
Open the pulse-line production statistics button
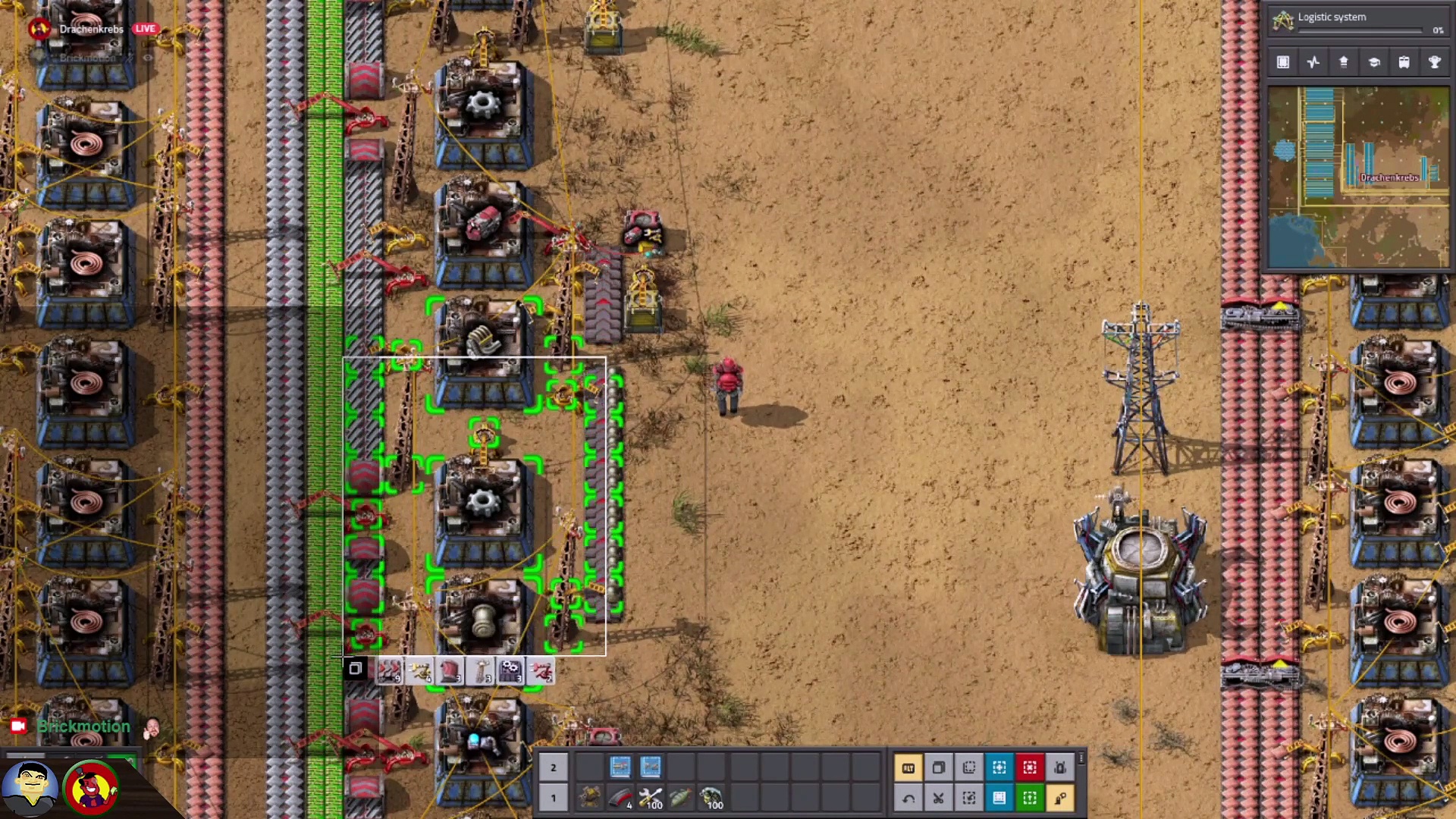click(x=1313, y=62)
